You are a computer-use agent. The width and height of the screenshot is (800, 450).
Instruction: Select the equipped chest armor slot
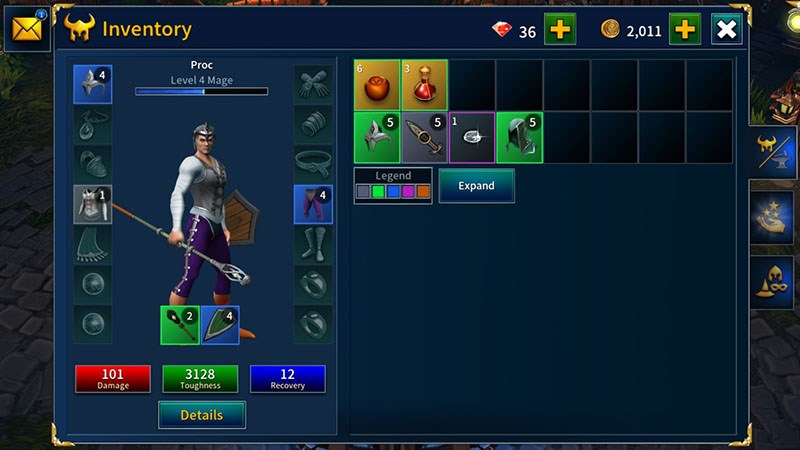click(92, 204)
